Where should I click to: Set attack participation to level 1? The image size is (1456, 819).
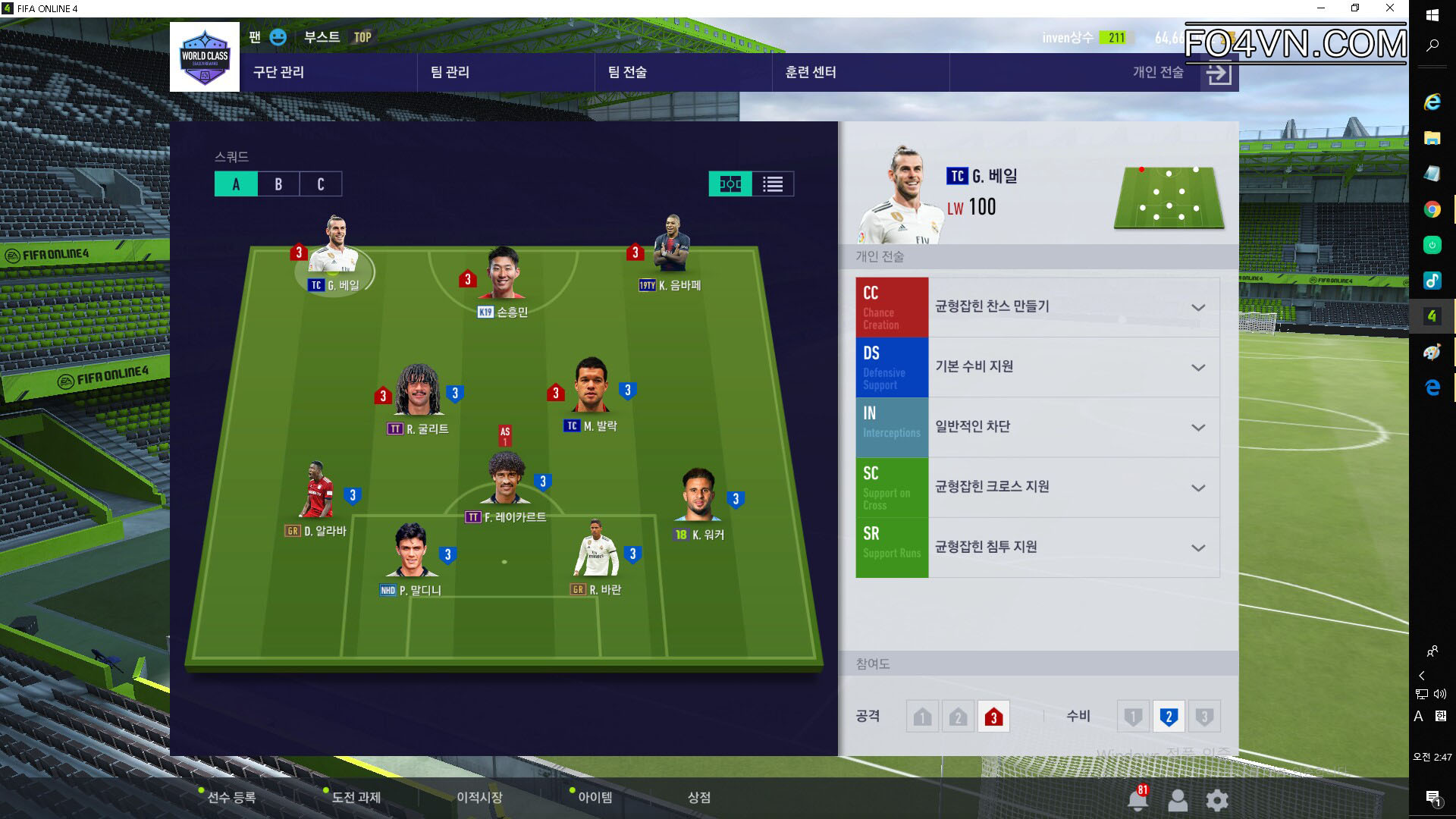coord(922,717)
